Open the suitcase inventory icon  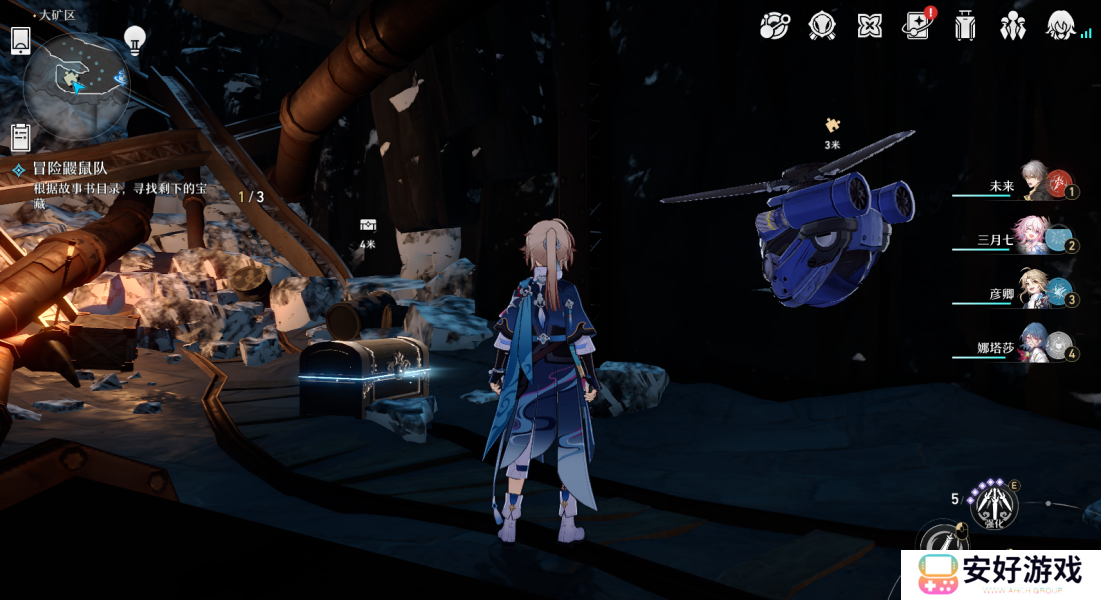coord(965,26)
